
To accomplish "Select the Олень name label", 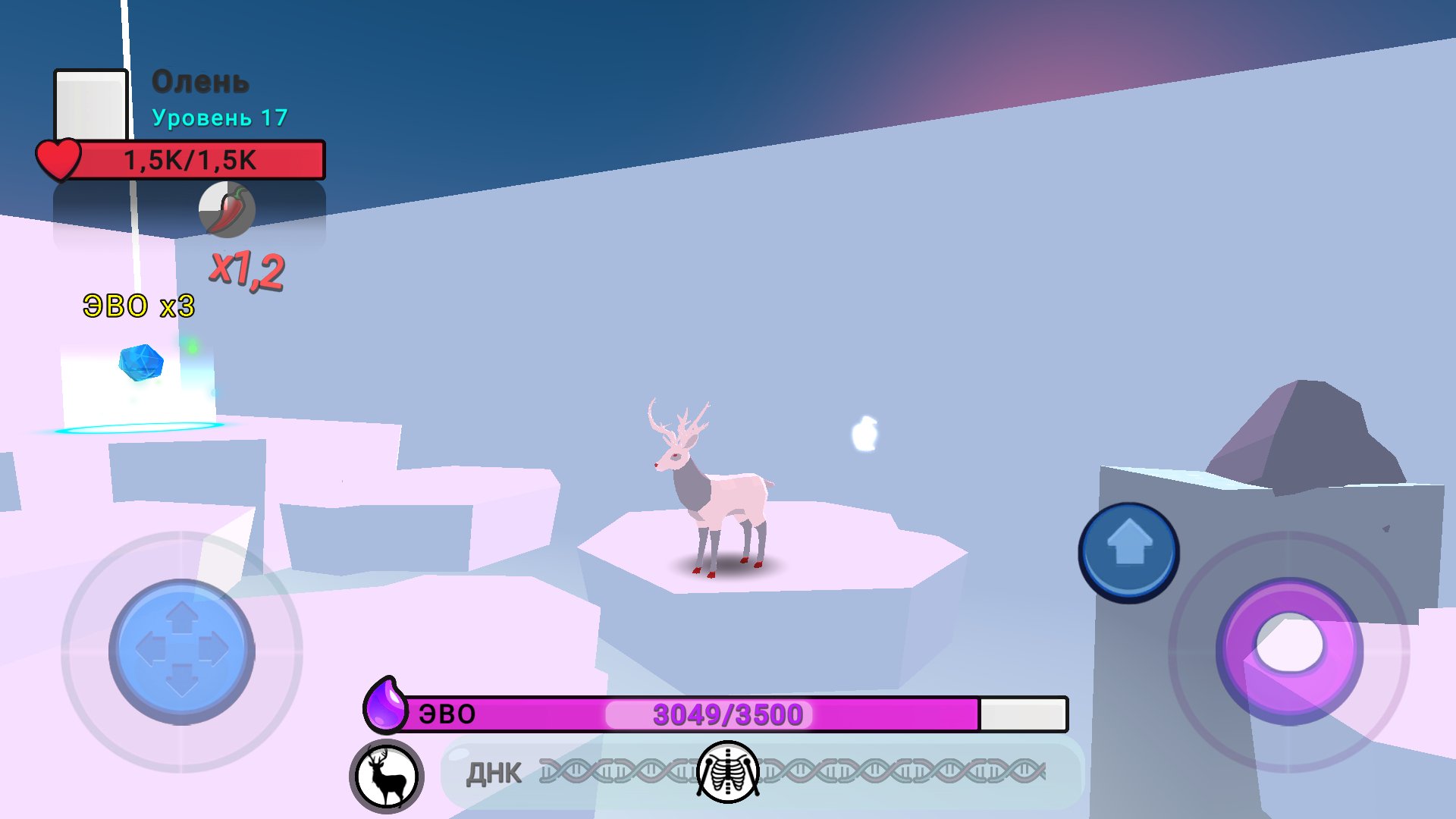I will (x=201, y=83).
